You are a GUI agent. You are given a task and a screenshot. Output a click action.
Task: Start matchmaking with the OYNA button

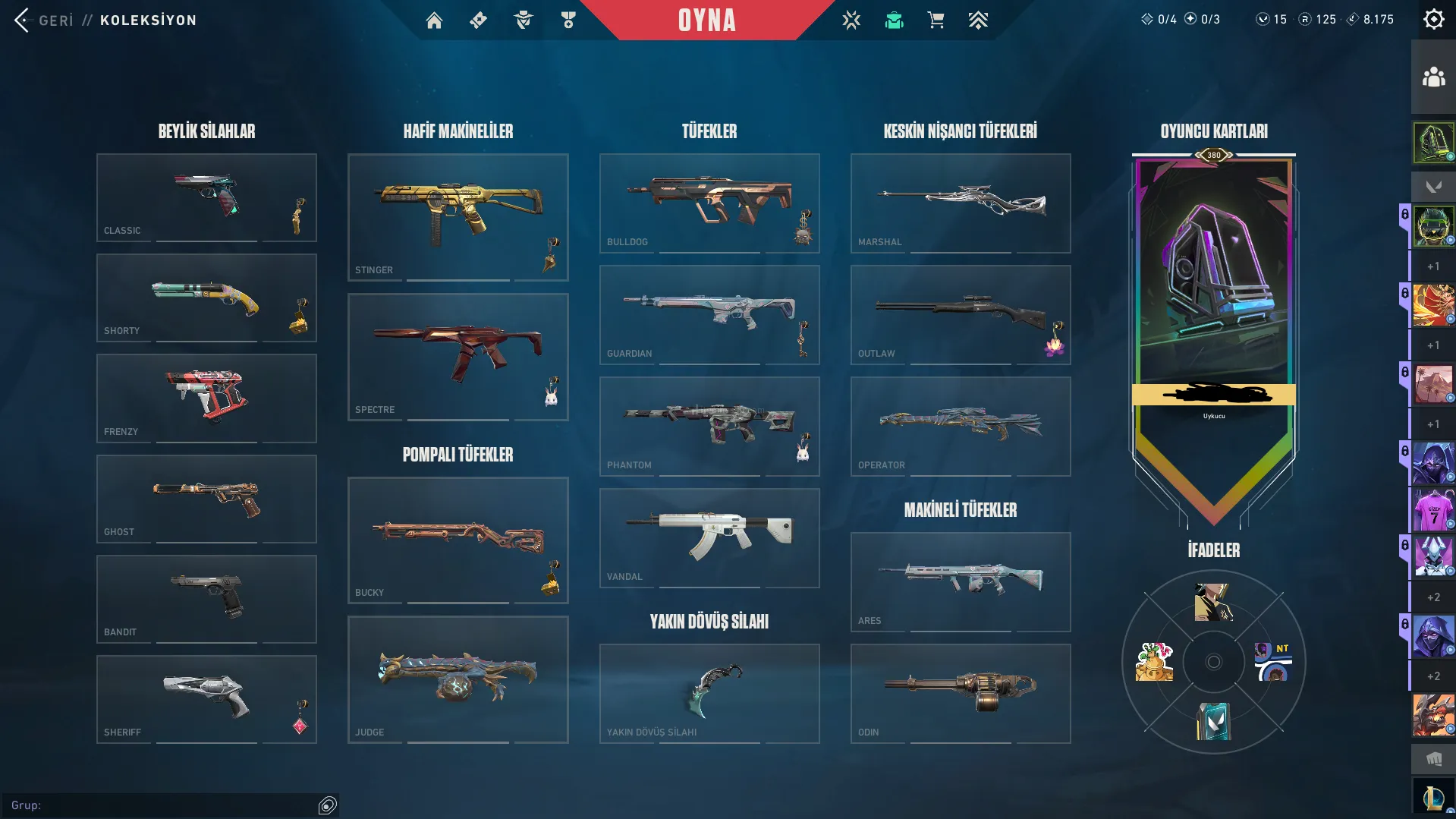point(706,20)
